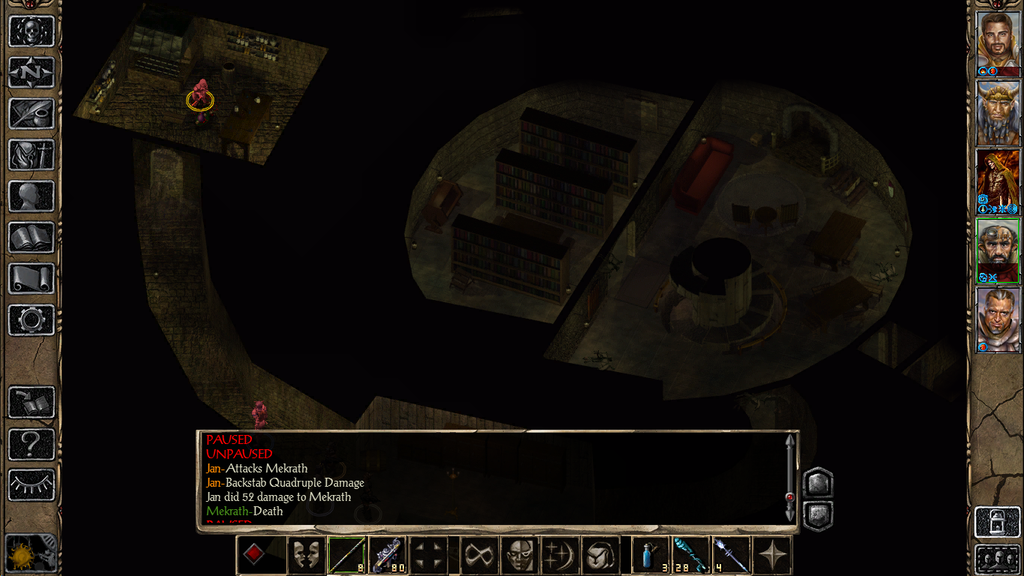Viewport: 1024px width, 576px height.
Task: Equip the crossbow weapon with 80 ammo
Action: coord(387,555)
